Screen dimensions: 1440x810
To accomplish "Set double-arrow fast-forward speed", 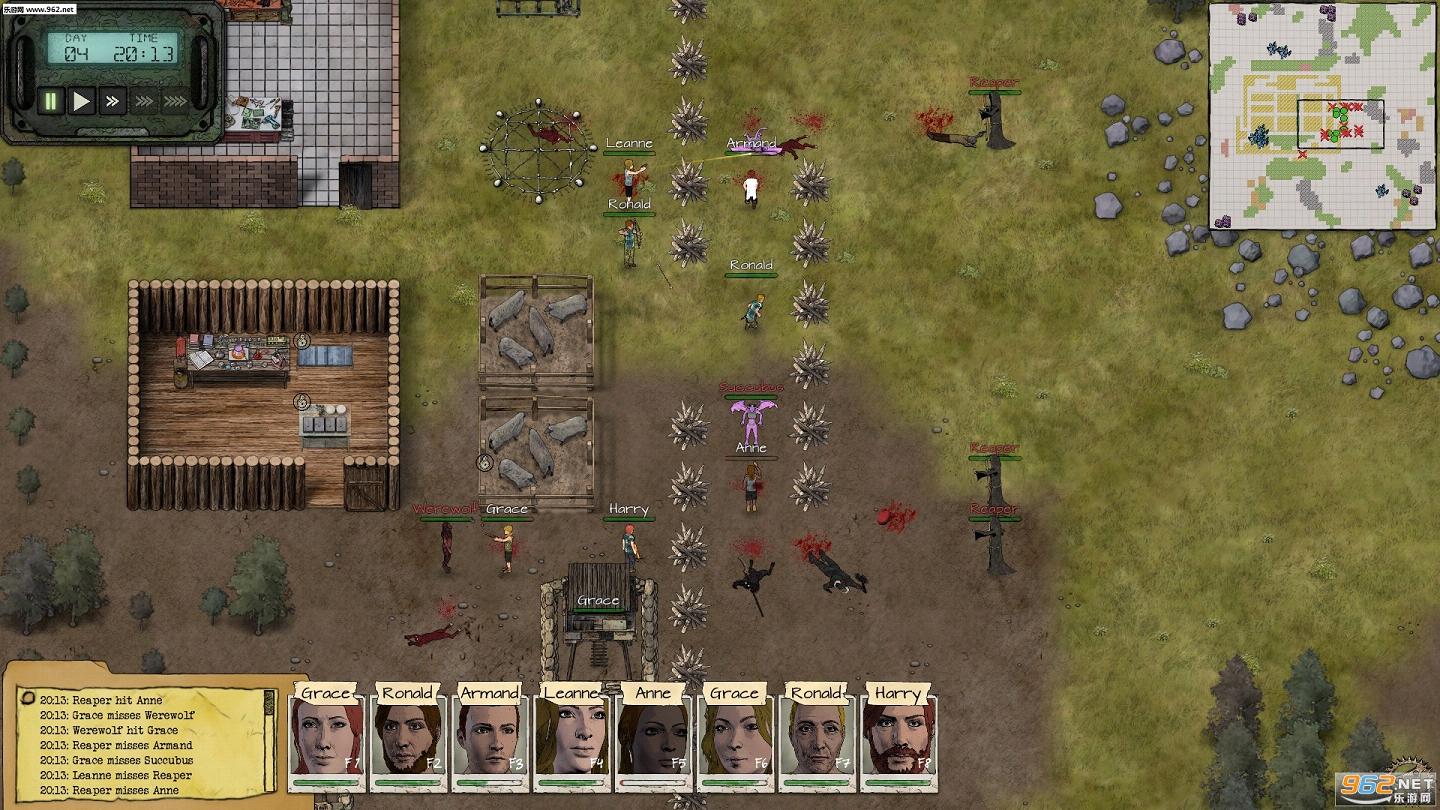I will 112,101.
